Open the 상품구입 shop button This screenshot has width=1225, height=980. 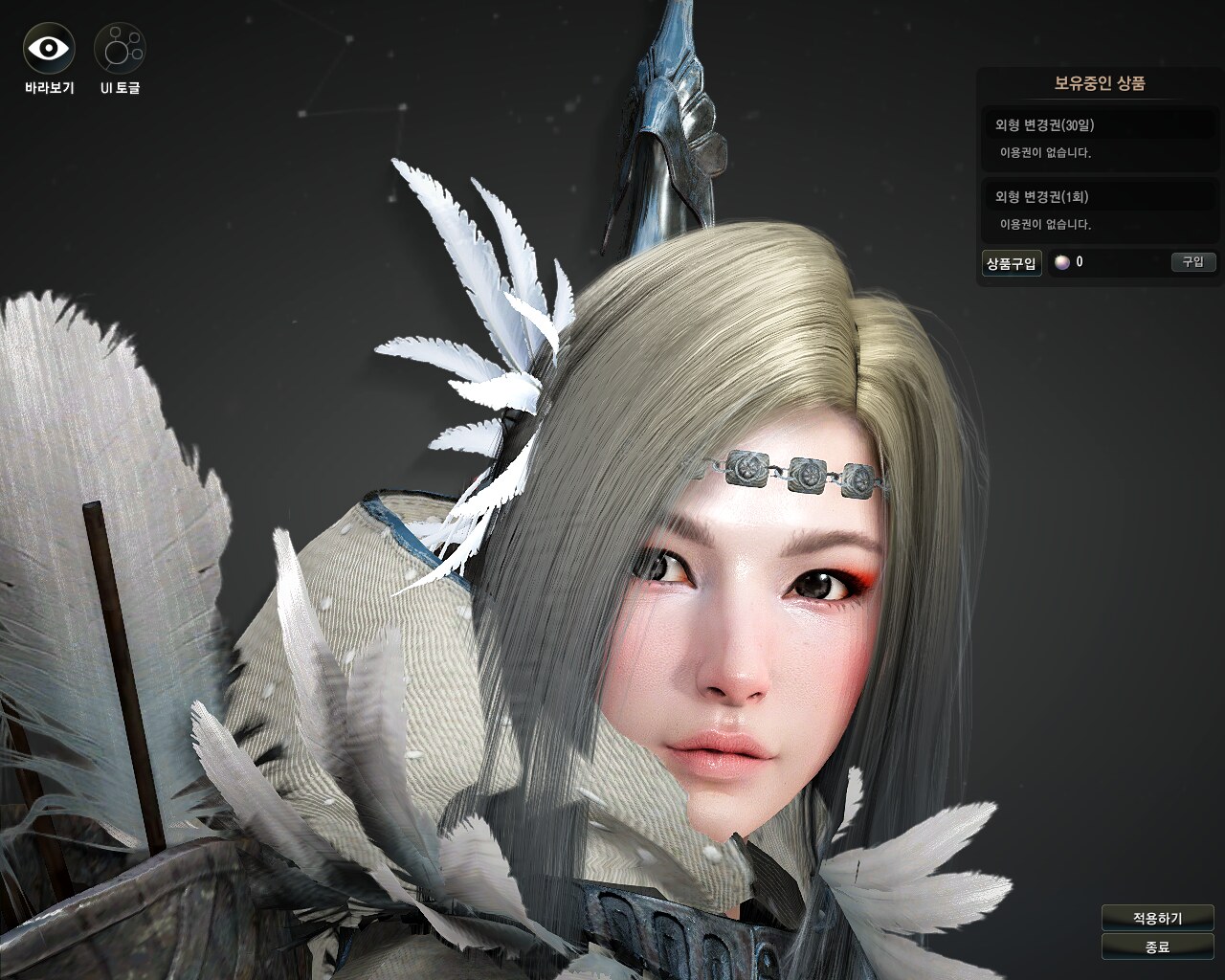(1012, 263)
